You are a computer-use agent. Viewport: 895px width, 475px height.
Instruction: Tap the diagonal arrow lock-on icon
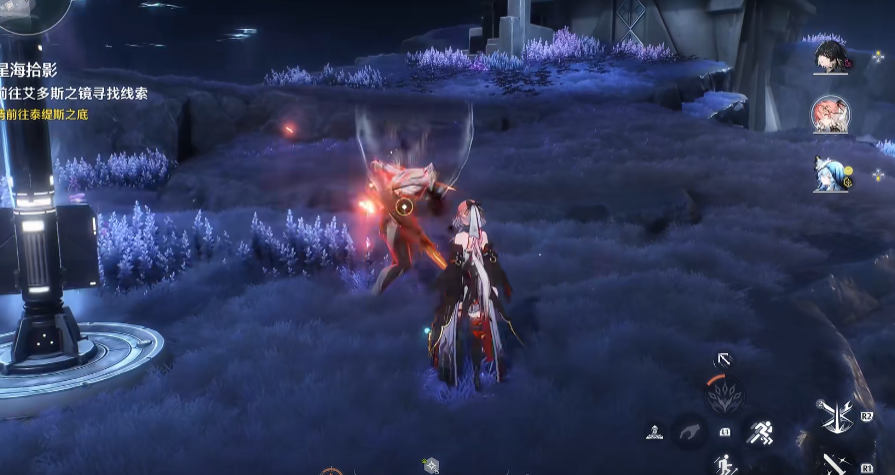[722, 359]
